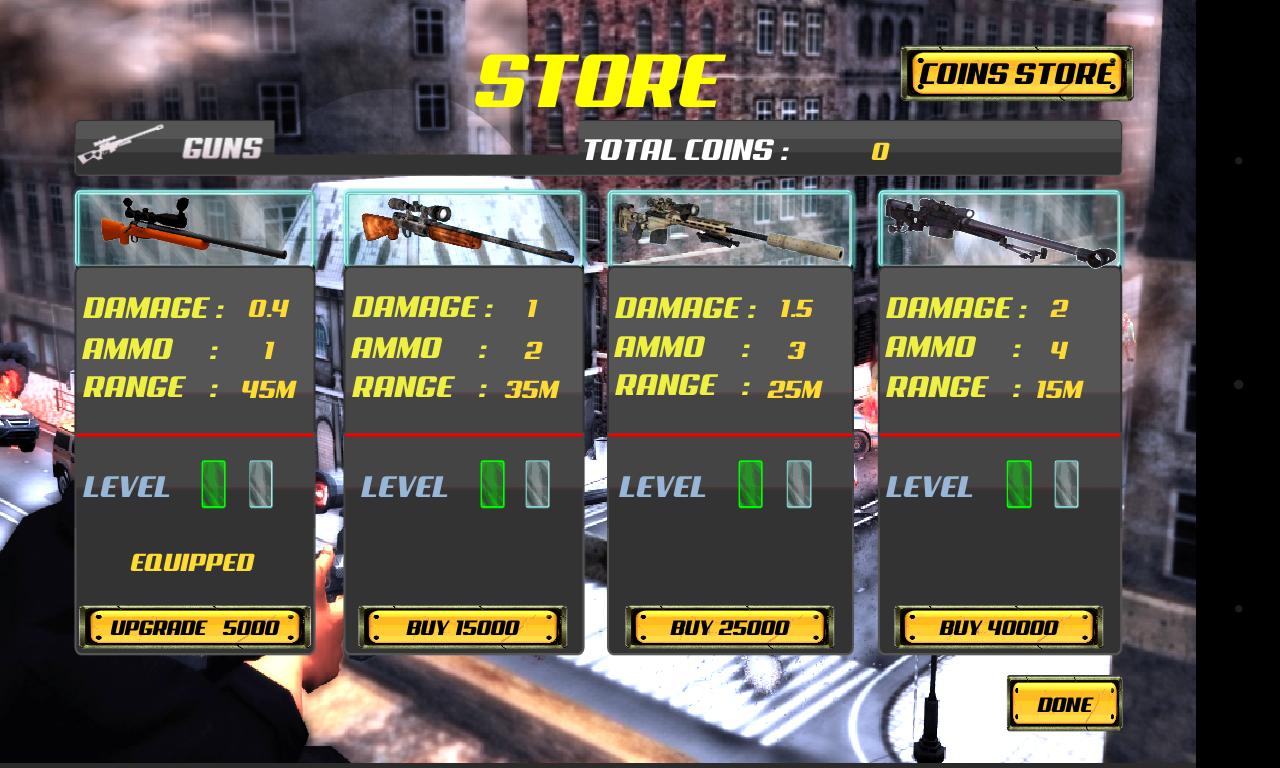Buy the second rifle for 15000 coins
The height and width of the screenshot is (768, 1280).
click(463, 627)
